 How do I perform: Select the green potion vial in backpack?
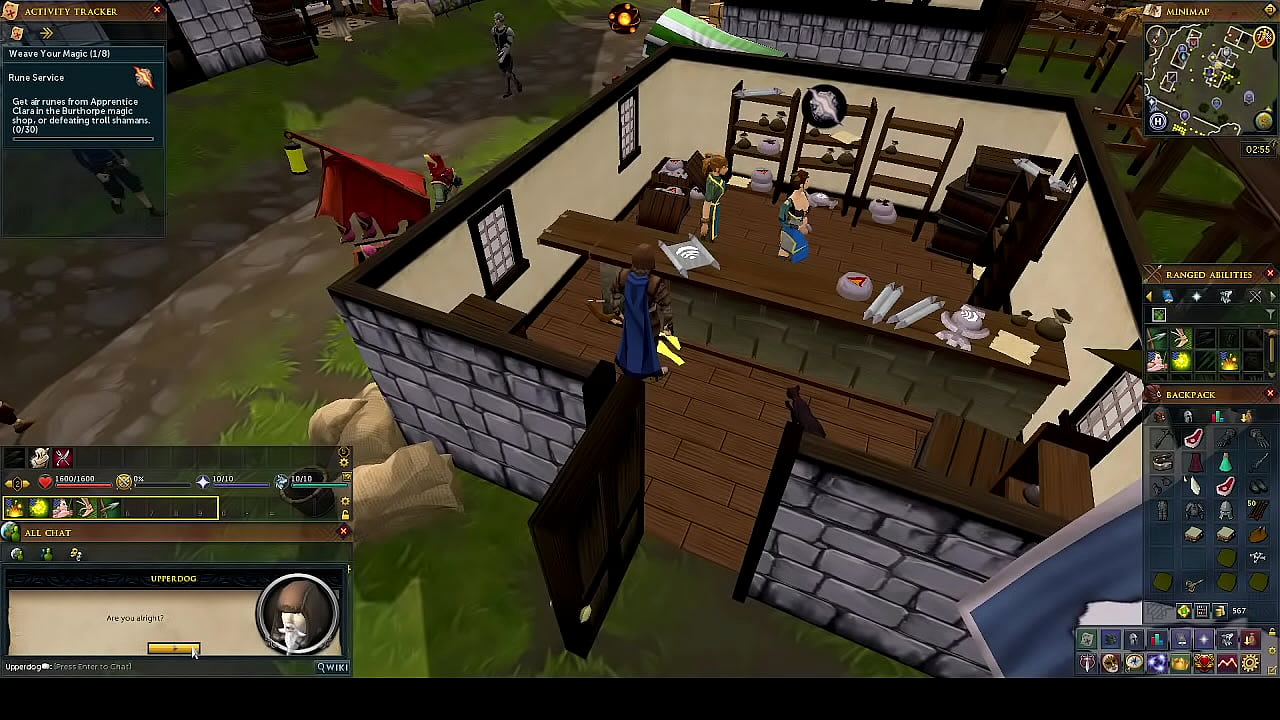point(1226,463)
